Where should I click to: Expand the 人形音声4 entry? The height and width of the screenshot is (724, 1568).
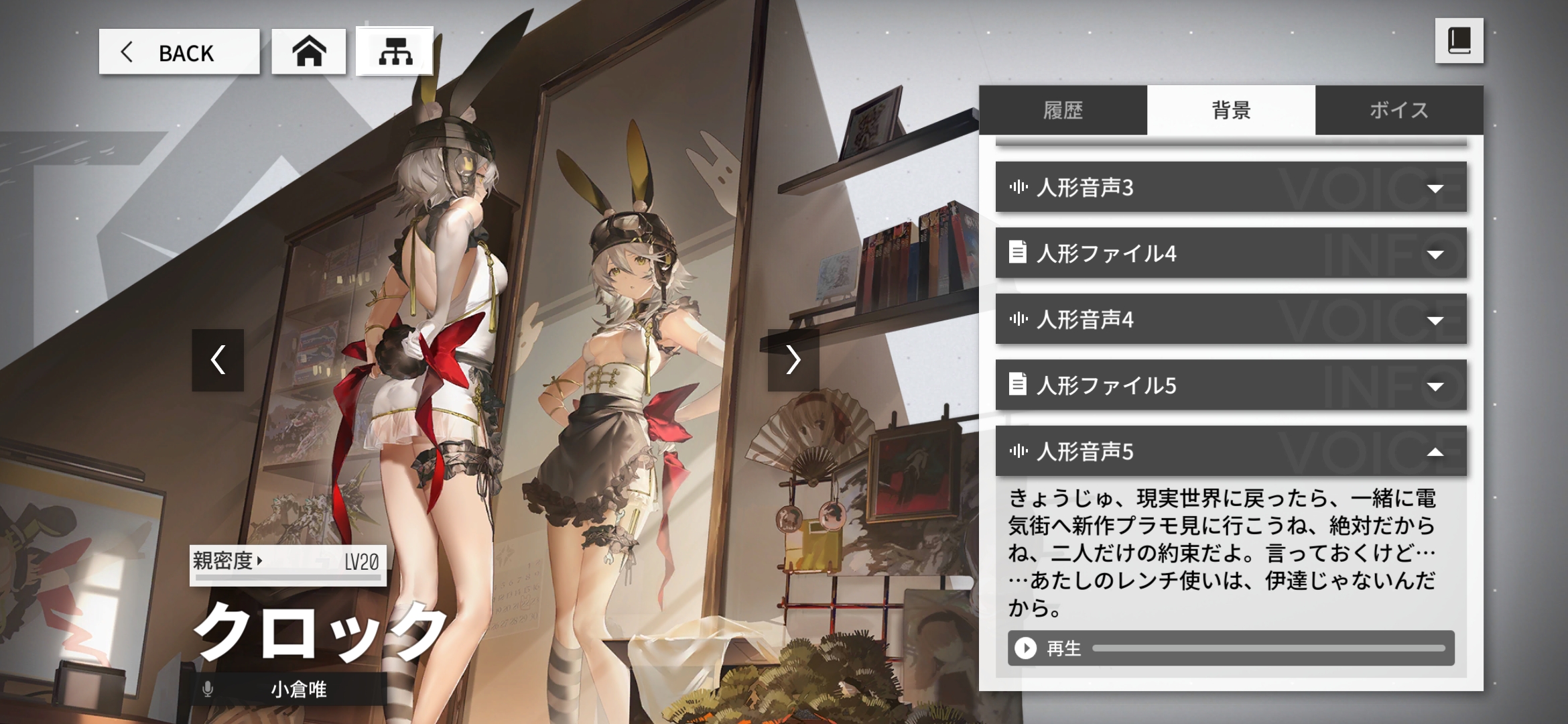[x=1231, y=319]
